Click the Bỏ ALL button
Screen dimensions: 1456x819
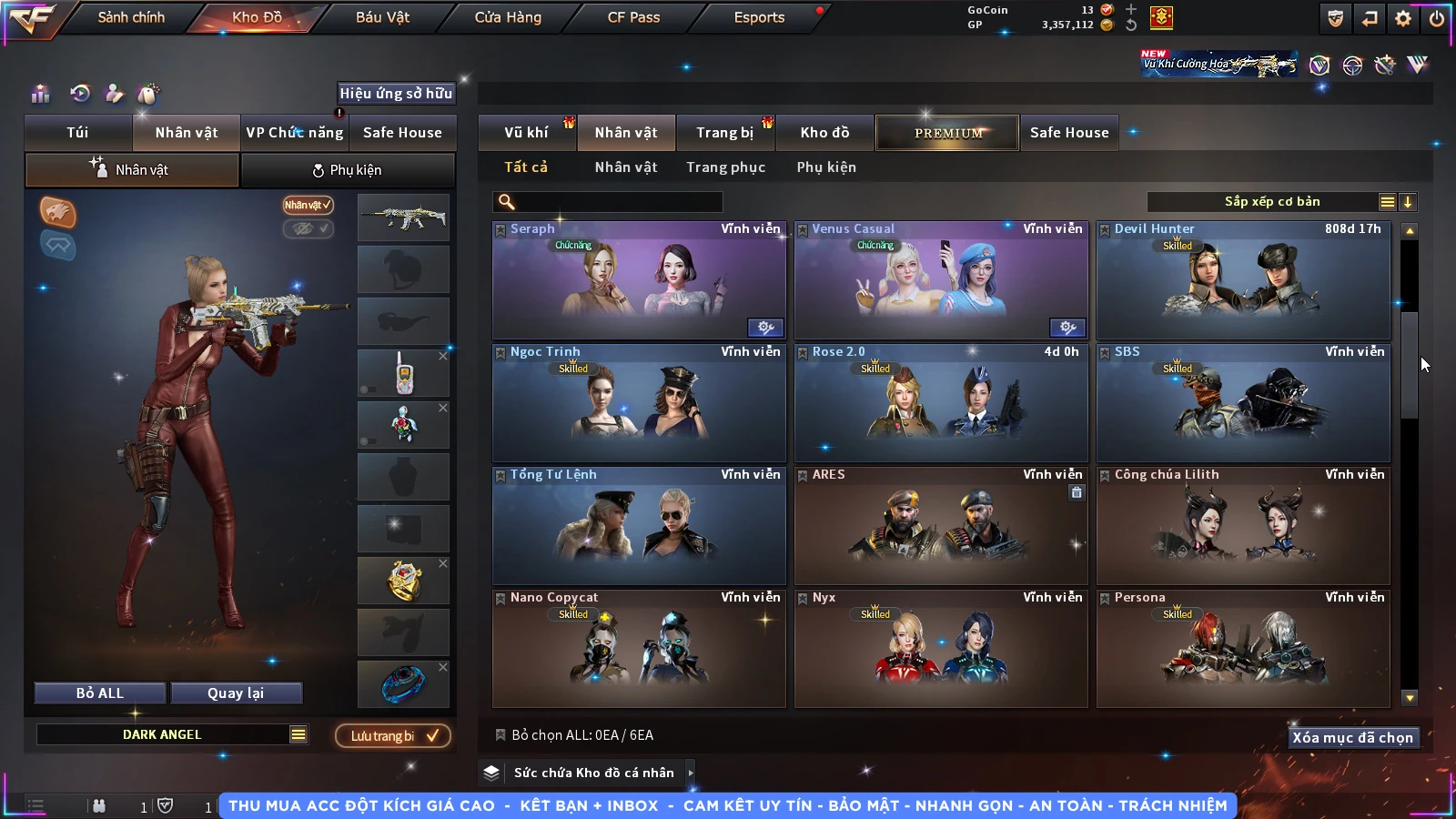tap(100, 693)
